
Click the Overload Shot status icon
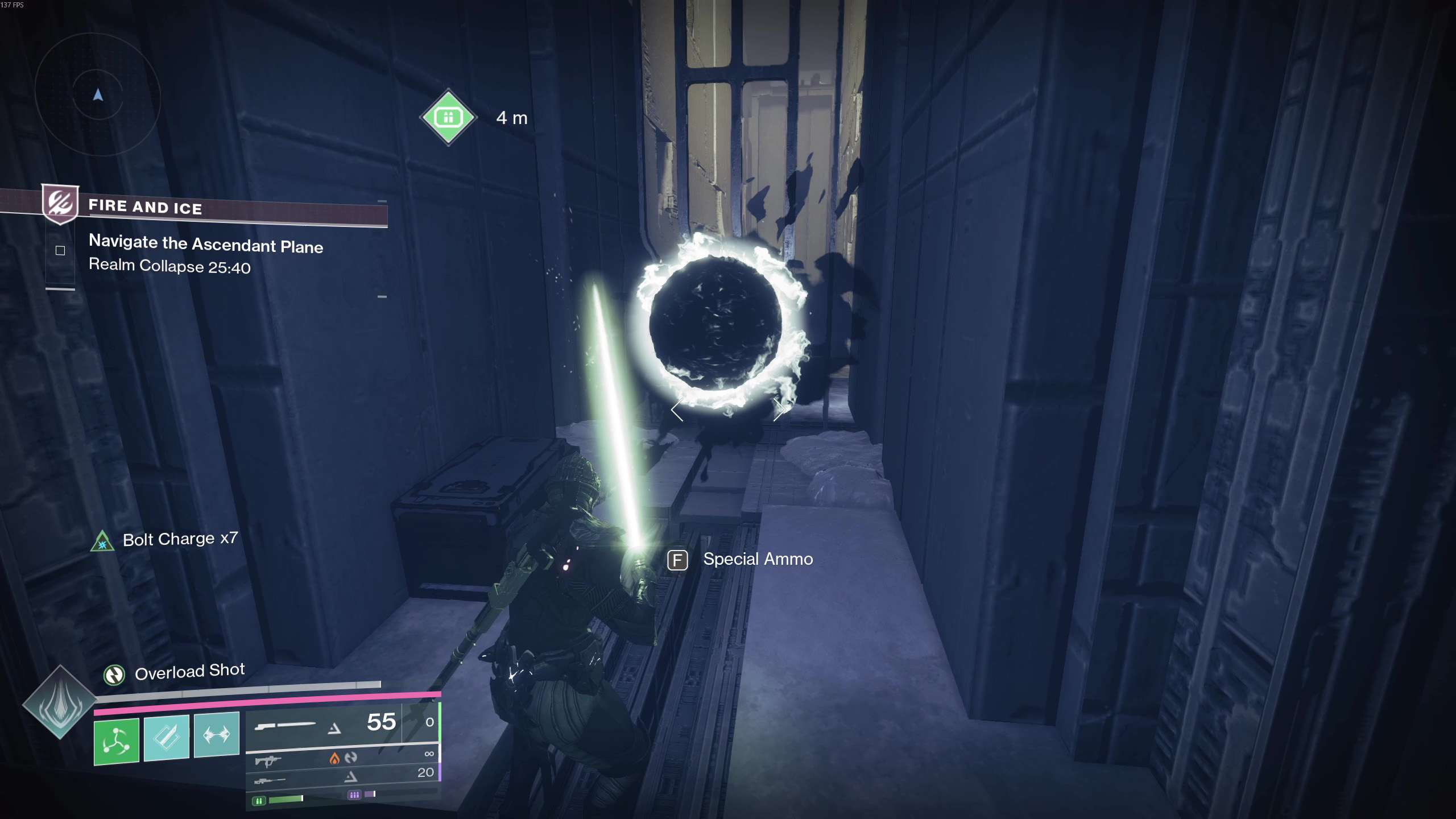pyautogui.click(x=114, y=675)
